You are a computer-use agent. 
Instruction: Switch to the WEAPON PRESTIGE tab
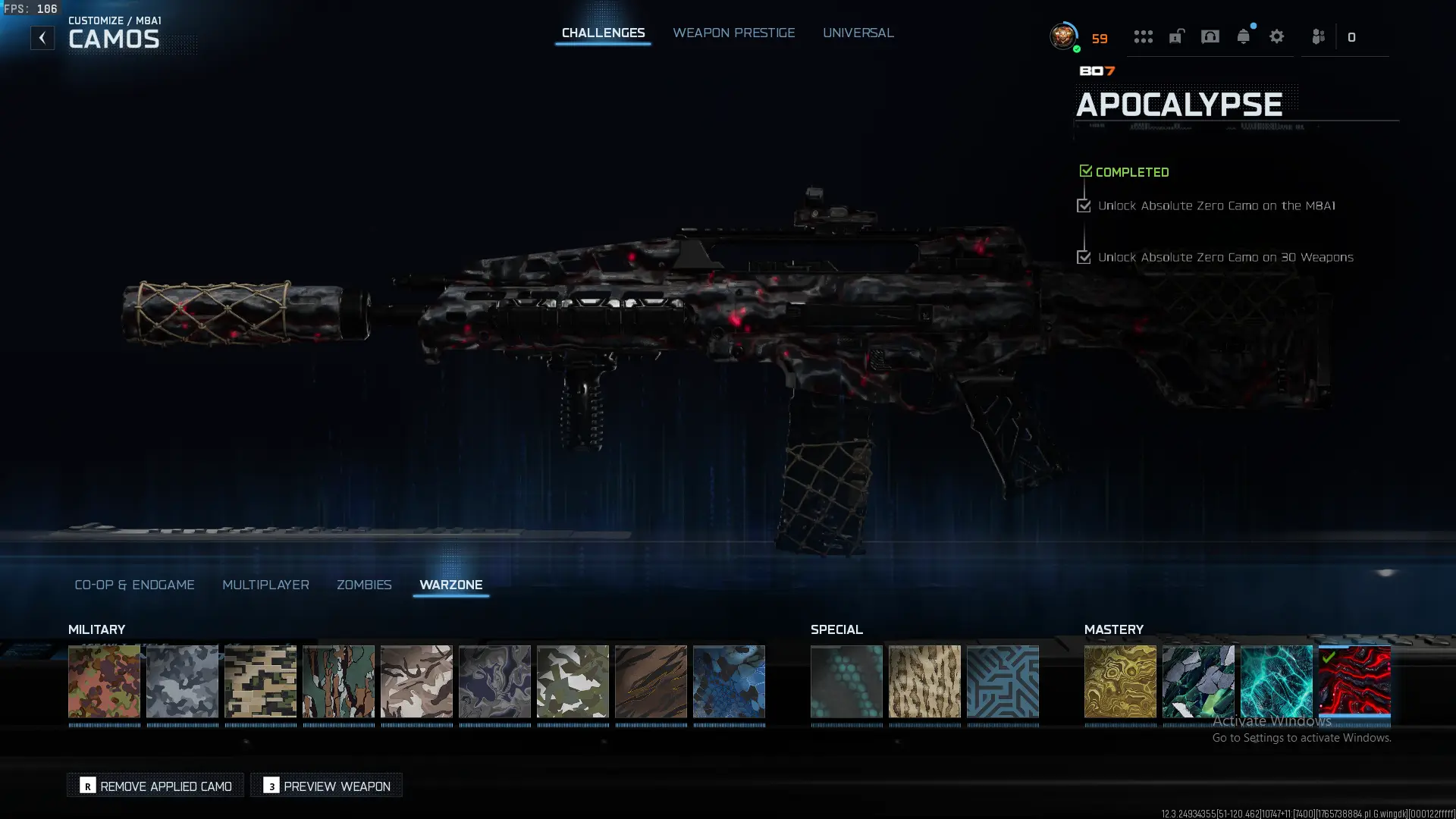pyautogui.click(x=733, y=33)
